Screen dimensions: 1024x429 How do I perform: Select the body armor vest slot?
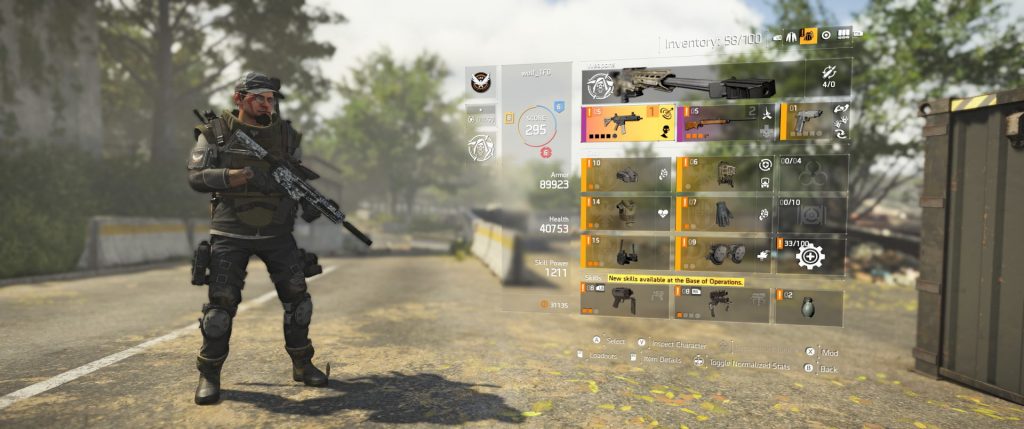[x=626, y=213]
